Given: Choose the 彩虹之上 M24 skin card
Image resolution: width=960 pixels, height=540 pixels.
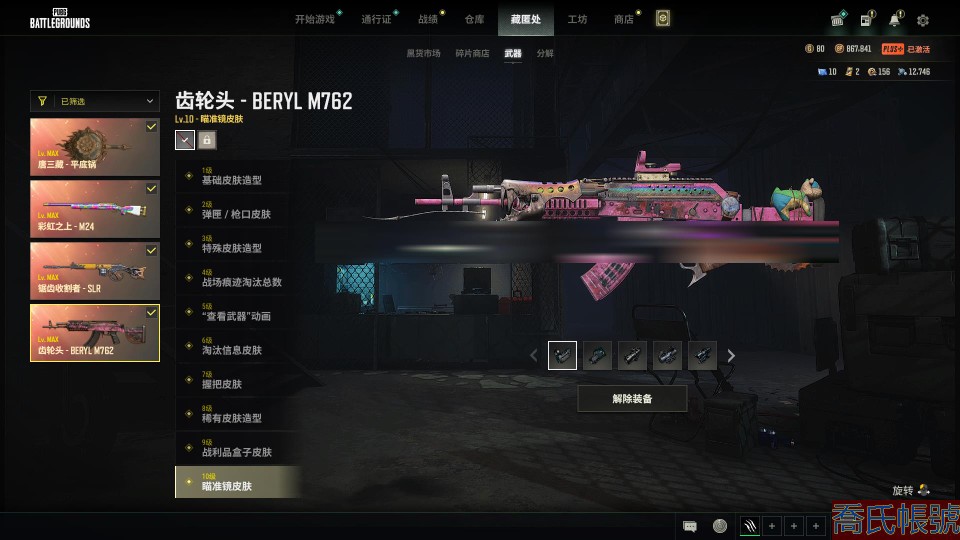Looking at the screenshot, I should coord(95,209).
